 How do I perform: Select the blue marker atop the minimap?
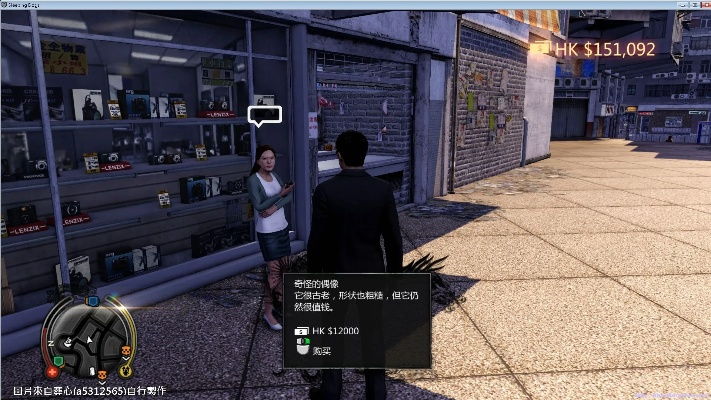tap(91, 300)
